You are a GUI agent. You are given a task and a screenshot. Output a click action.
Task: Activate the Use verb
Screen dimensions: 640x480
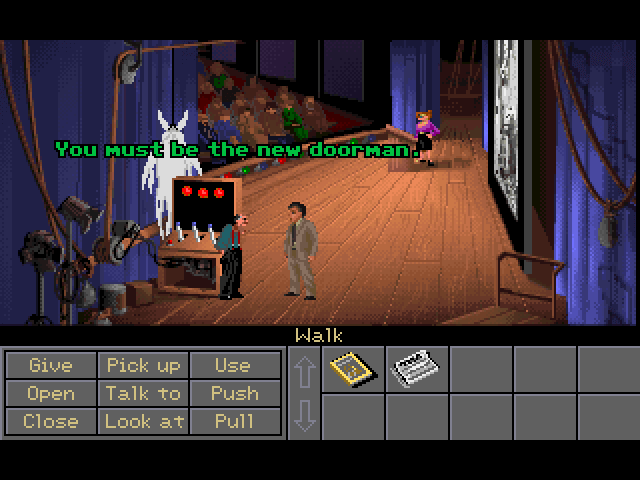click(233, 365)
